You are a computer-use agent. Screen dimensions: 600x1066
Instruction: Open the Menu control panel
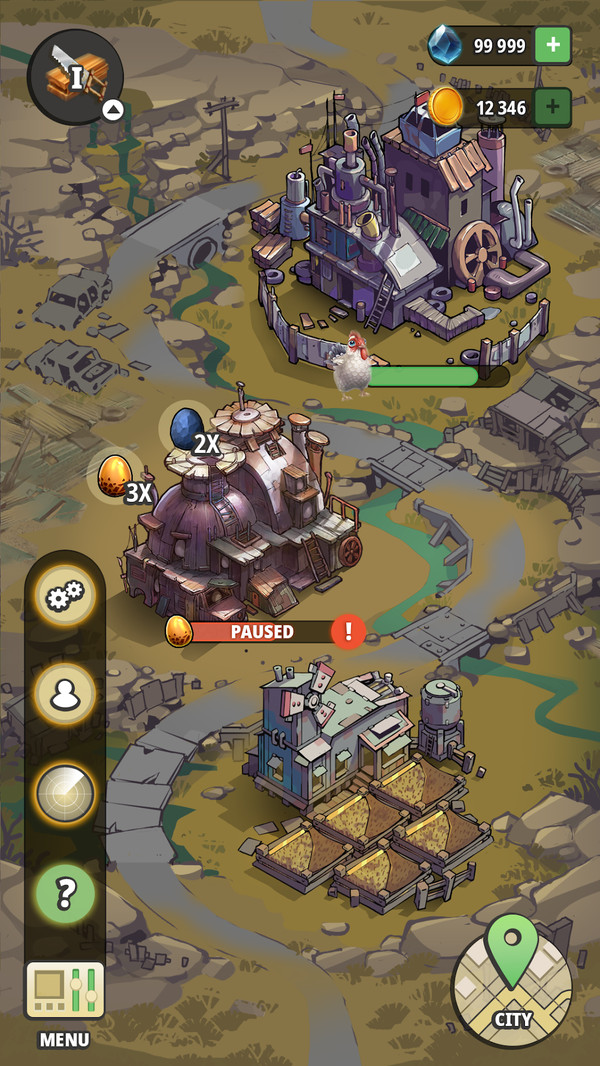point(65,990)
